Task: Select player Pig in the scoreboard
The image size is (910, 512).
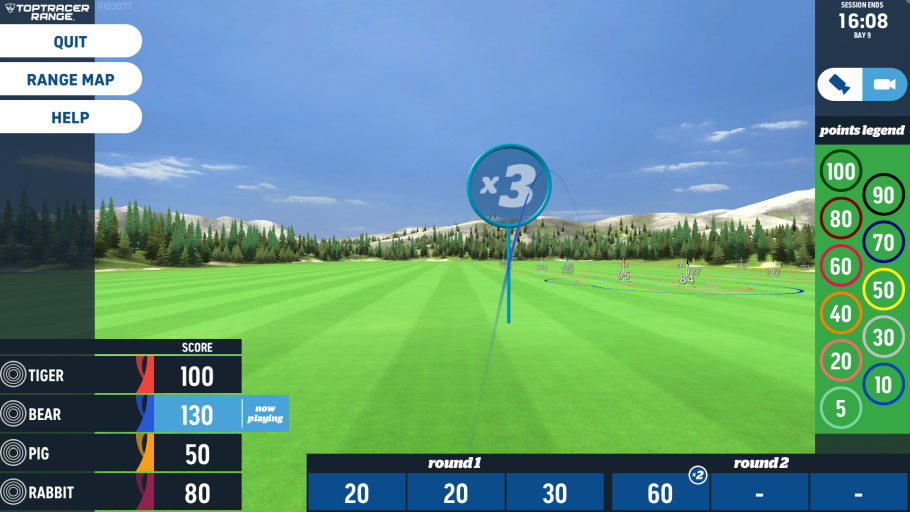Action: pos(120,454)
